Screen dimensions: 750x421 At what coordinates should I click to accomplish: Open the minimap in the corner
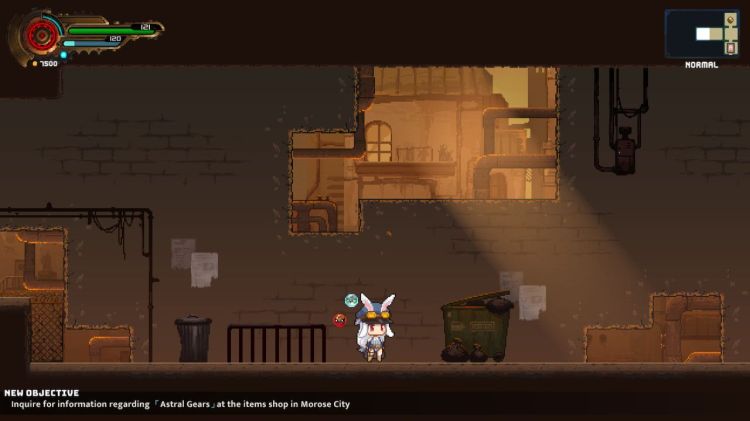(x=702, y=33)
